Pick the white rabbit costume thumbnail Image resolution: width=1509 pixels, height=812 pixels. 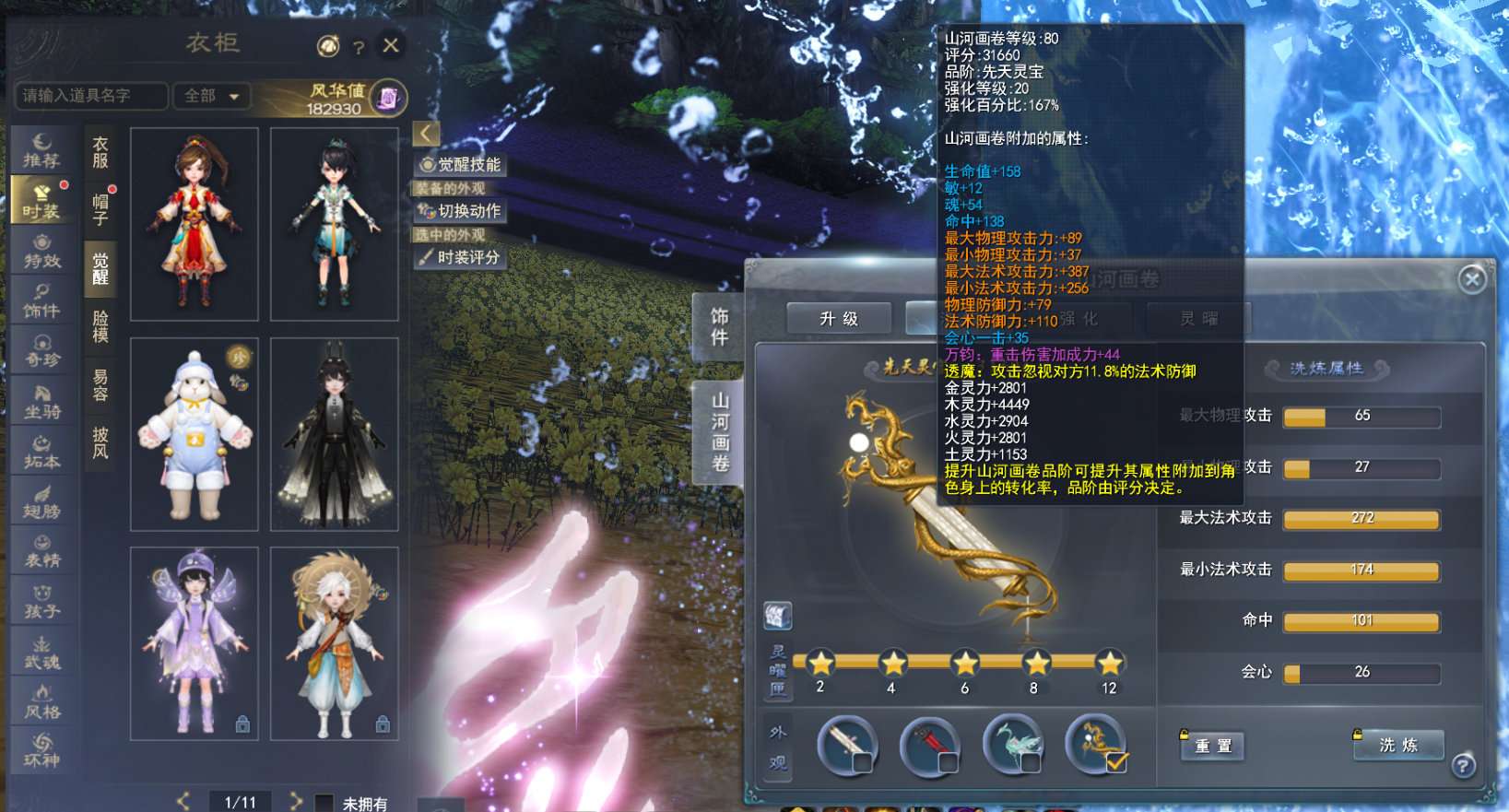tap(195, 434)
